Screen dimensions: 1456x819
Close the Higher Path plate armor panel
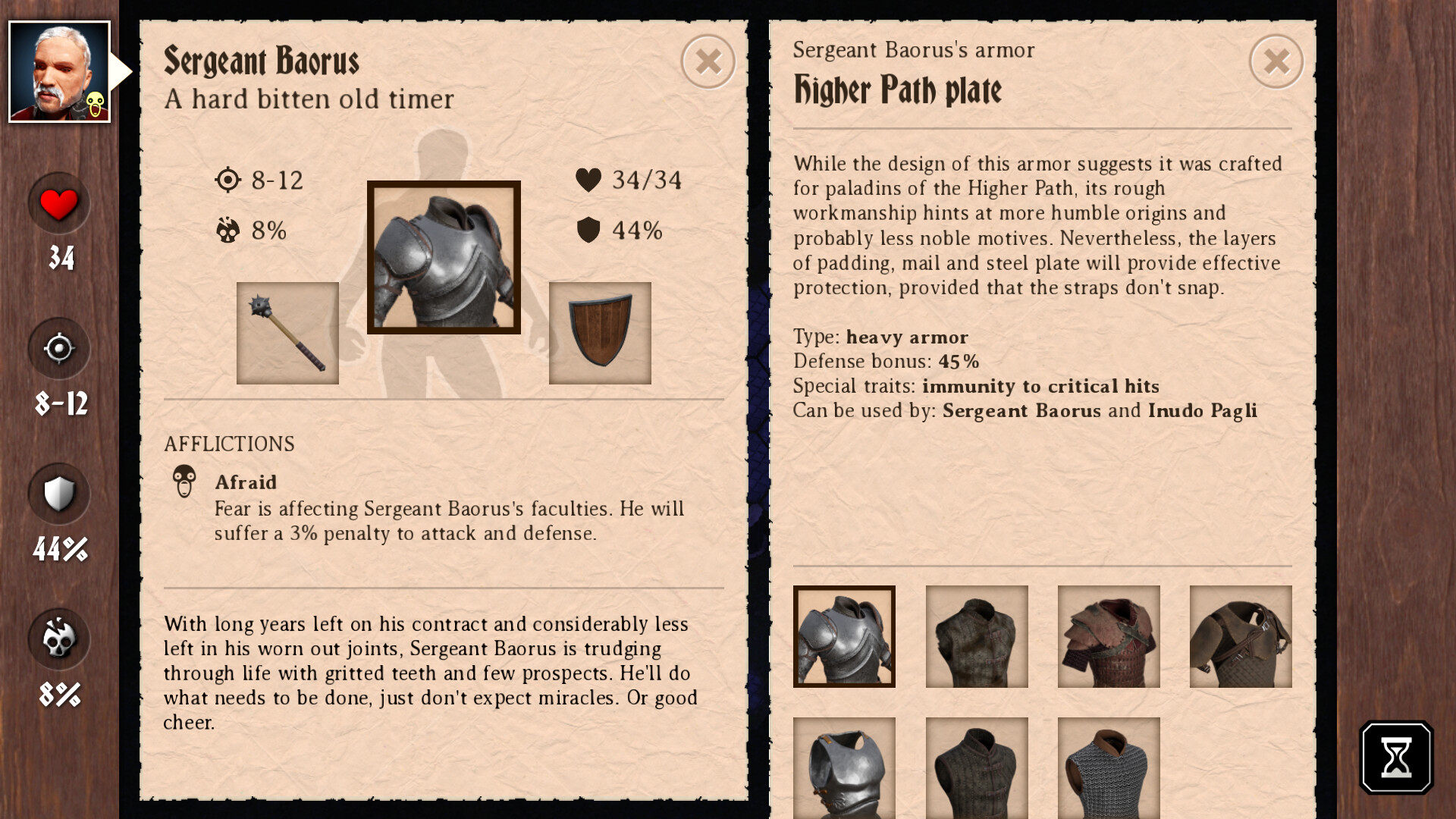[x=1276, y=61]
